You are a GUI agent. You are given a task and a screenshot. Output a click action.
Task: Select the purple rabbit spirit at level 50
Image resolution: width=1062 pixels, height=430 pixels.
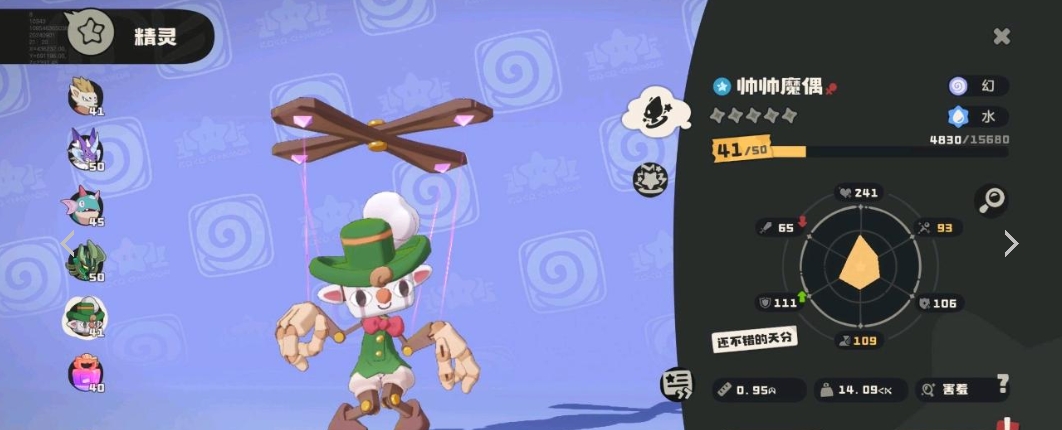[x=85, y=150]
